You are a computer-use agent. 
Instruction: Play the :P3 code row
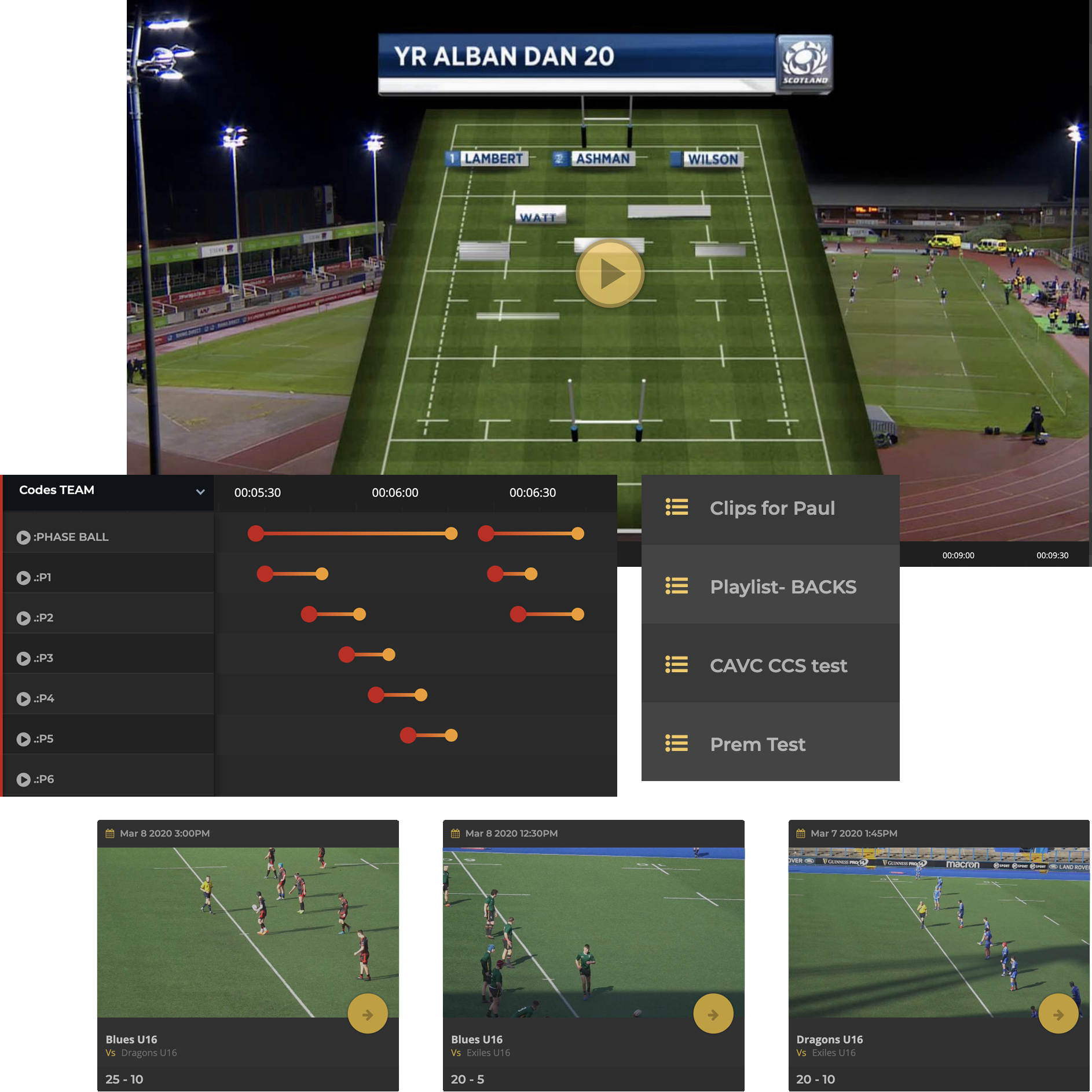coord(23,658)
